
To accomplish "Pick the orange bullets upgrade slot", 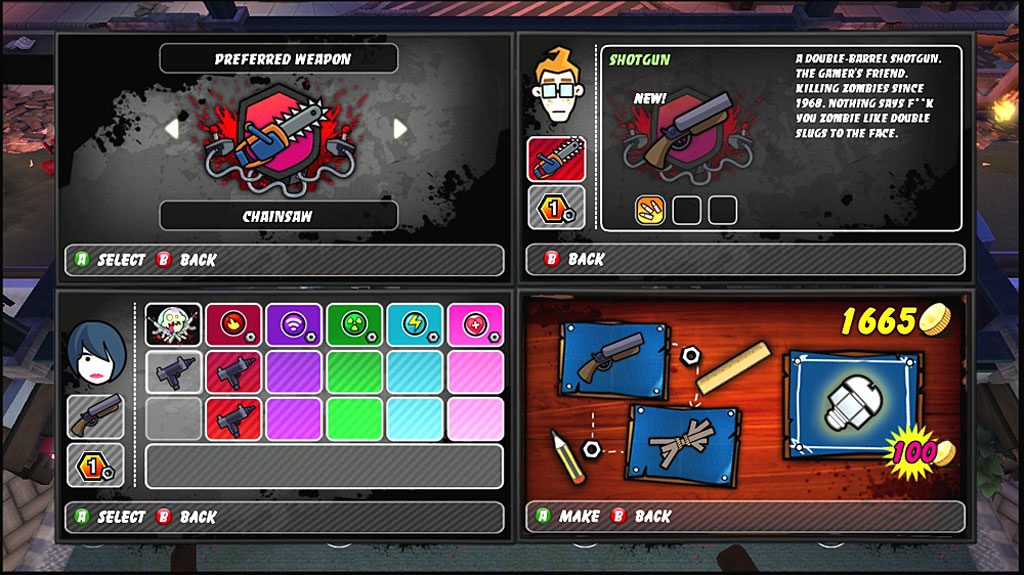I will (x=651, y=210).
